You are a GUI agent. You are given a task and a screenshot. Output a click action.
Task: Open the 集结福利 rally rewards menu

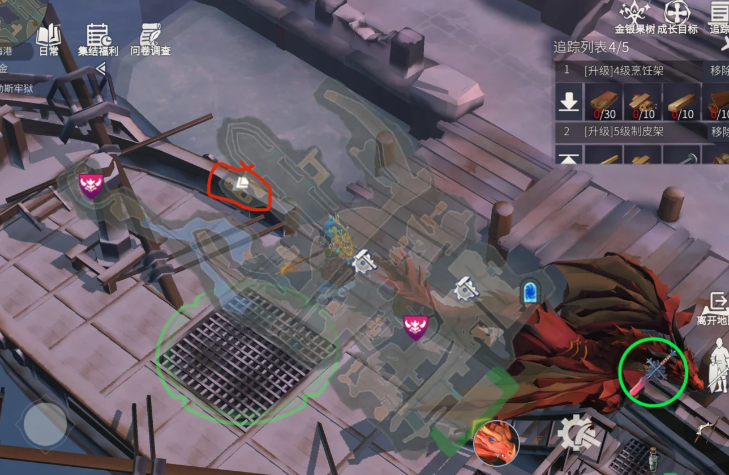click(99, 38)
